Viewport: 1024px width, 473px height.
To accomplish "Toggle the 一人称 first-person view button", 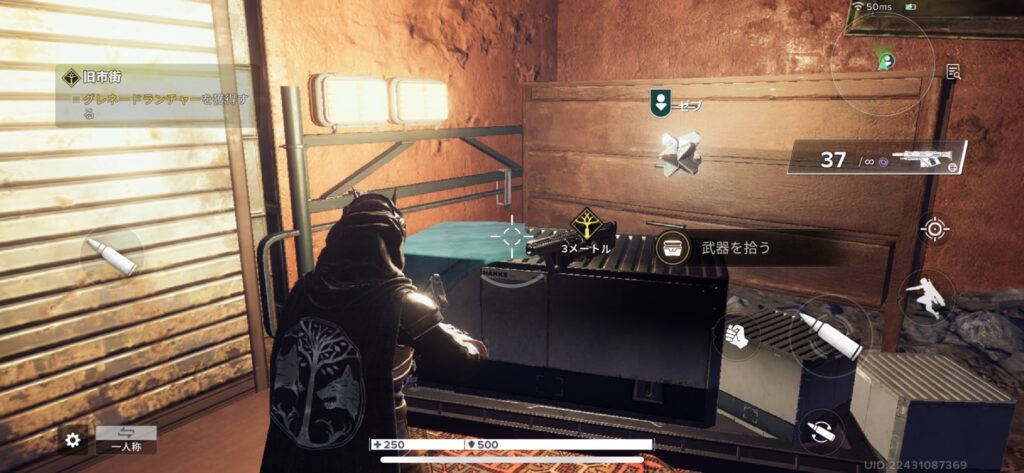I will point(126,440).
